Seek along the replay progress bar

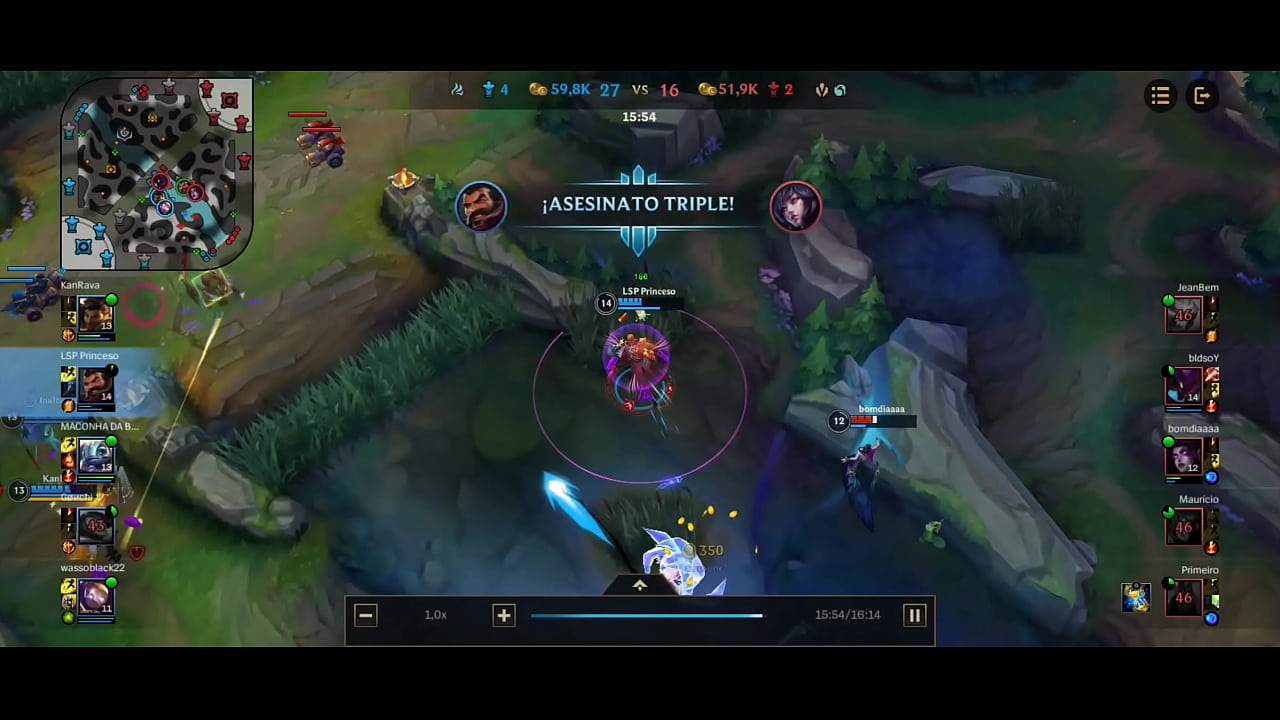tap(647, 615)
